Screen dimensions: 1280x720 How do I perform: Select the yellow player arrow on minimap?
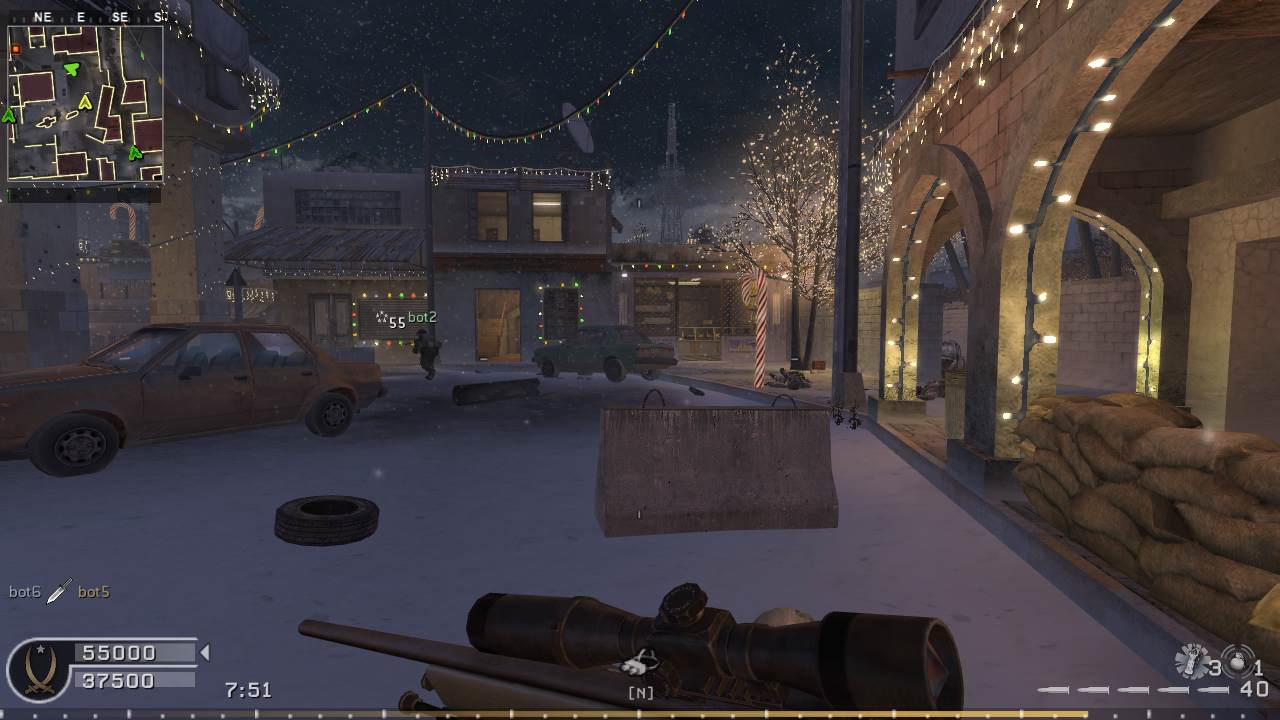86,101
